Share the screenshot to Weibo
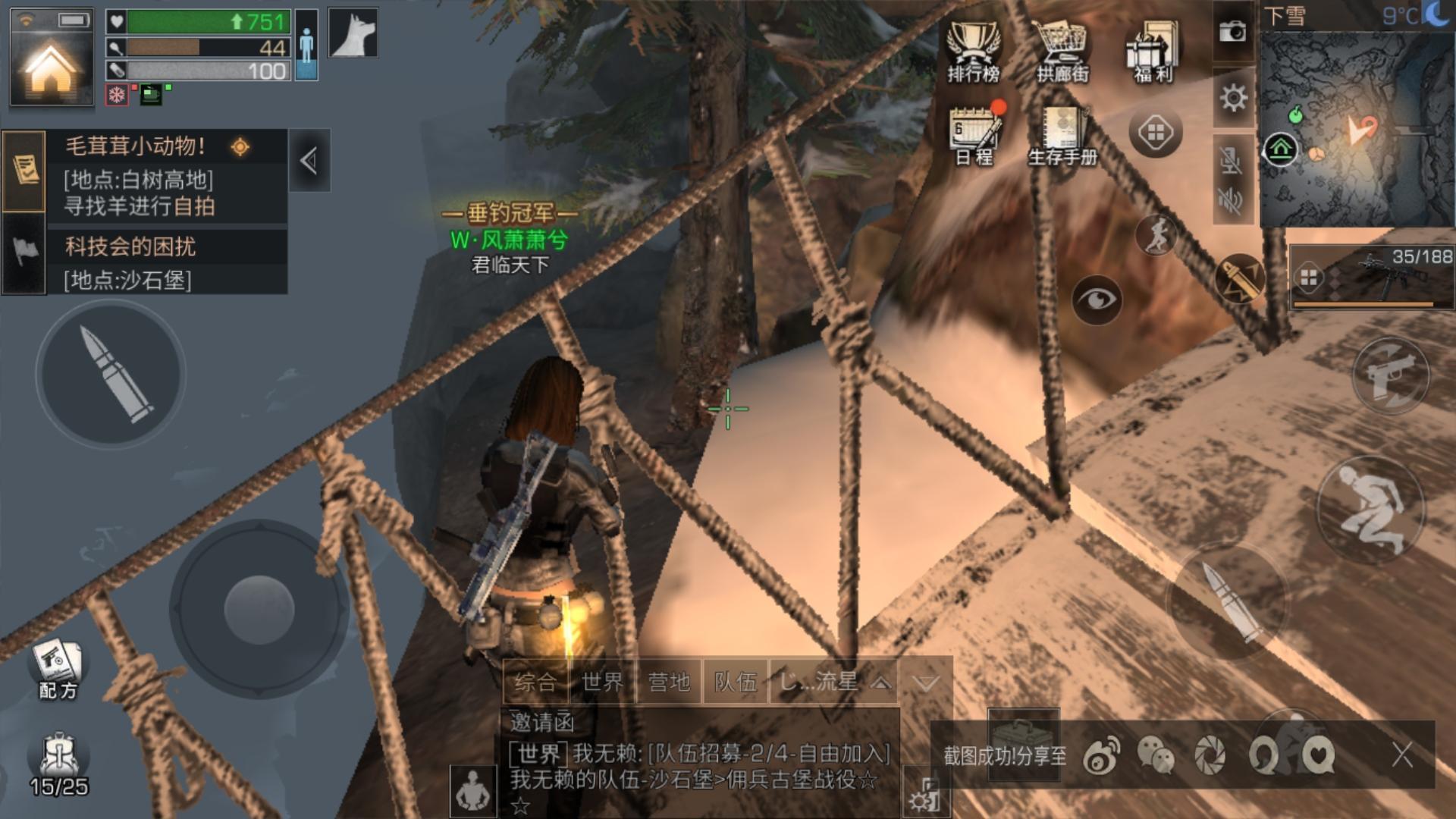Viewport: 1456px width, 819px height. click(x=1101, y=756)
